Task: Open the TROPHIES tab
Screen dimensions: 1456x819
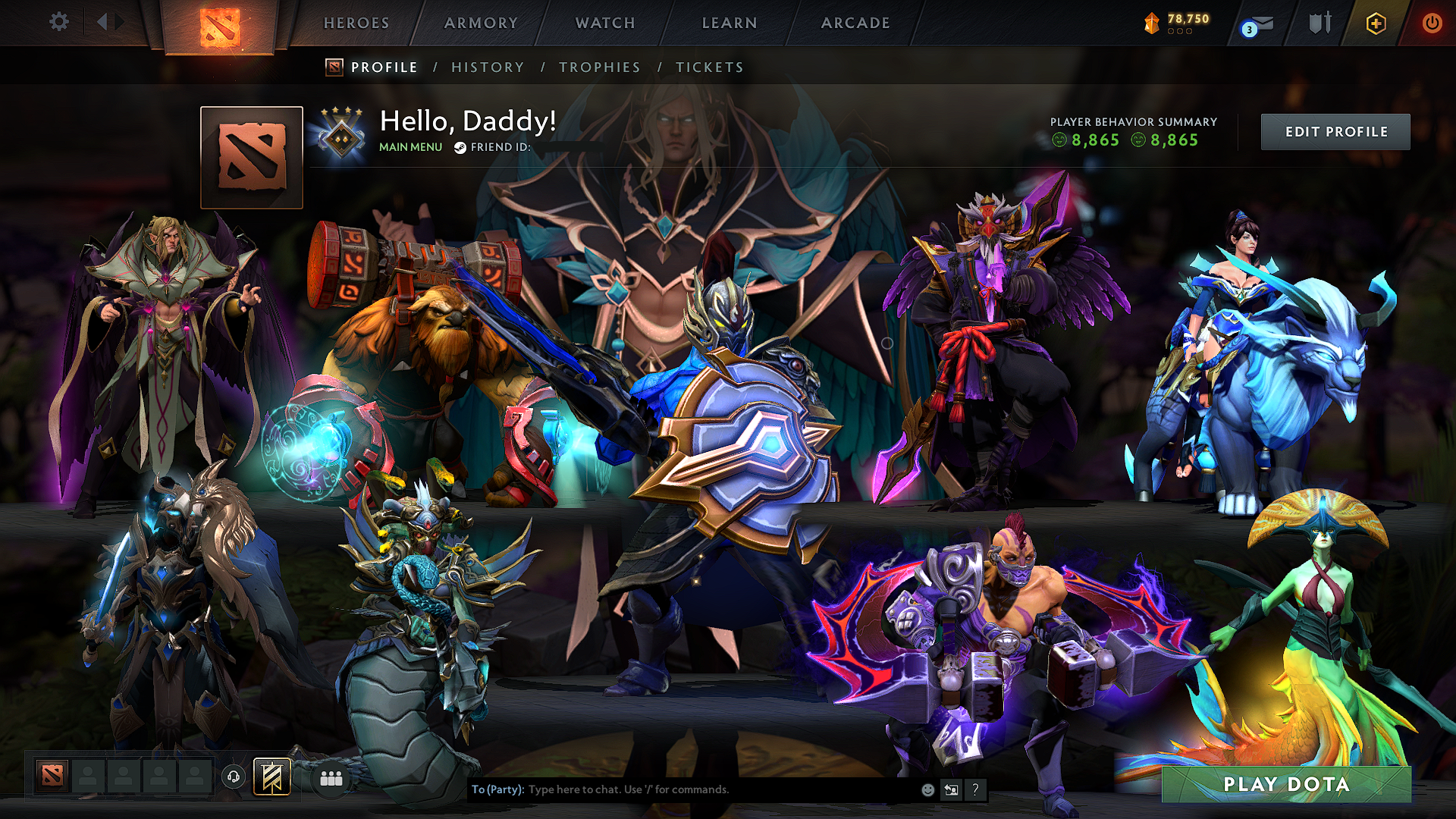Action: (x=599, y=67)
